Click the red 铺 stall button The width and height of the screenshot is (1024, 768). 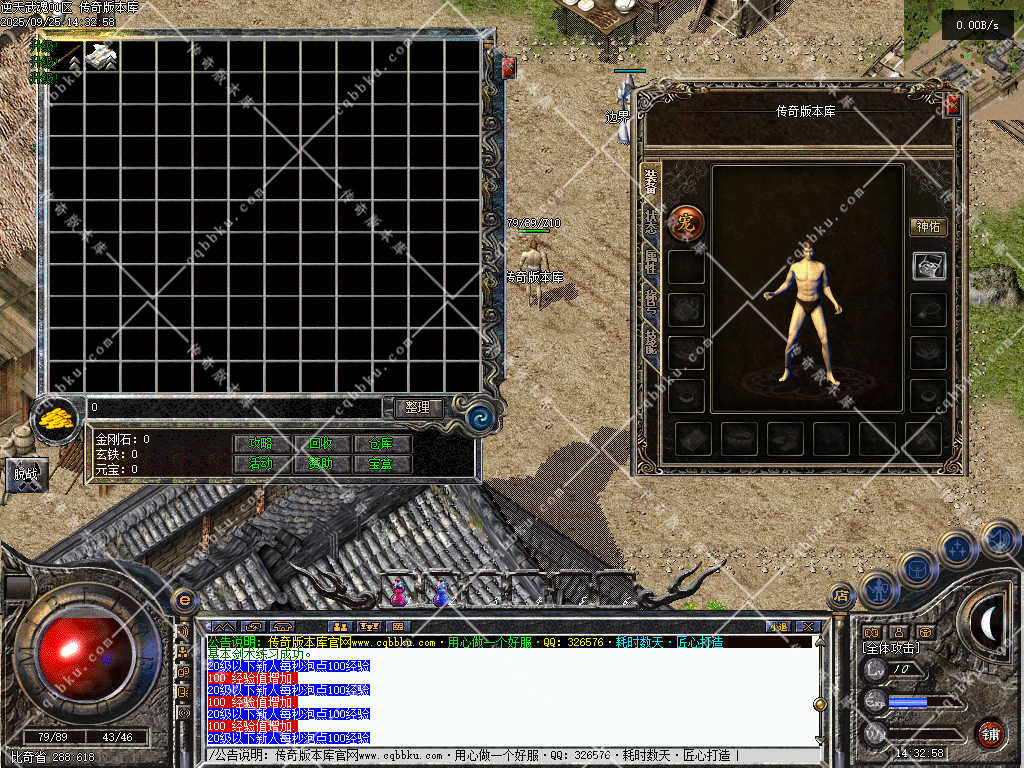point(989,733)
